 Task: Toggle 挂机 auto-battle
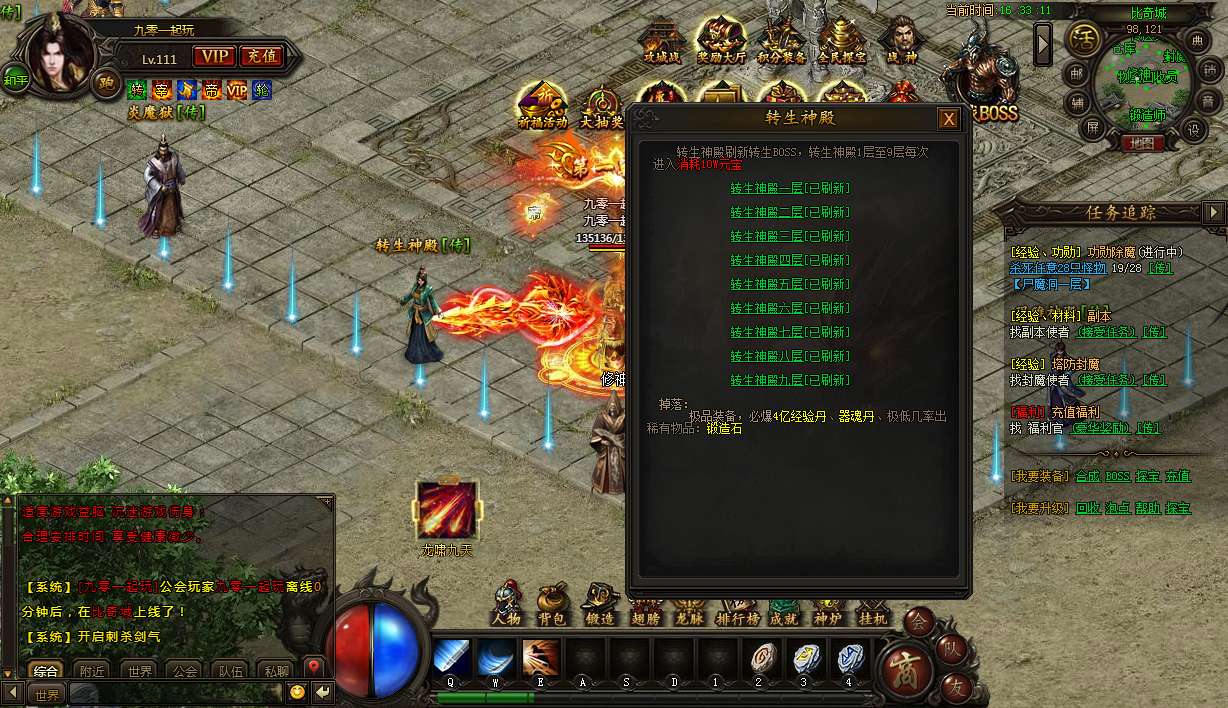[x=872, y=605]
